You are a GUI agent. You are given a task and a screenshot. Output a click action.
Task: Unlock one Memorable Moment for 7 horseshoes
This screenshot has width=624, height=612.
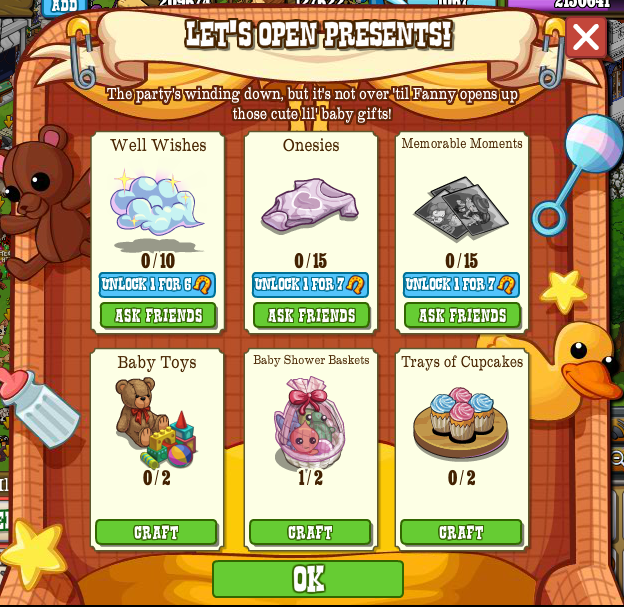point(461,285)
